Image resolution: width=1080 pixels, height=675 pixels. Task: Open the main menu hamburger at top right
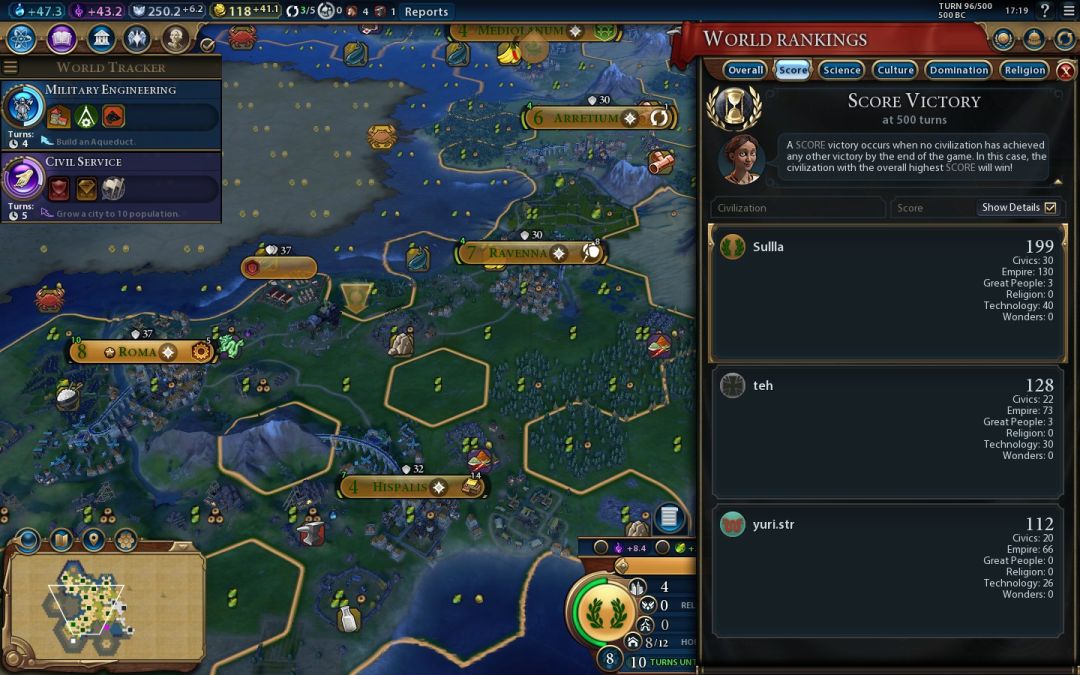click(1067, 11)
